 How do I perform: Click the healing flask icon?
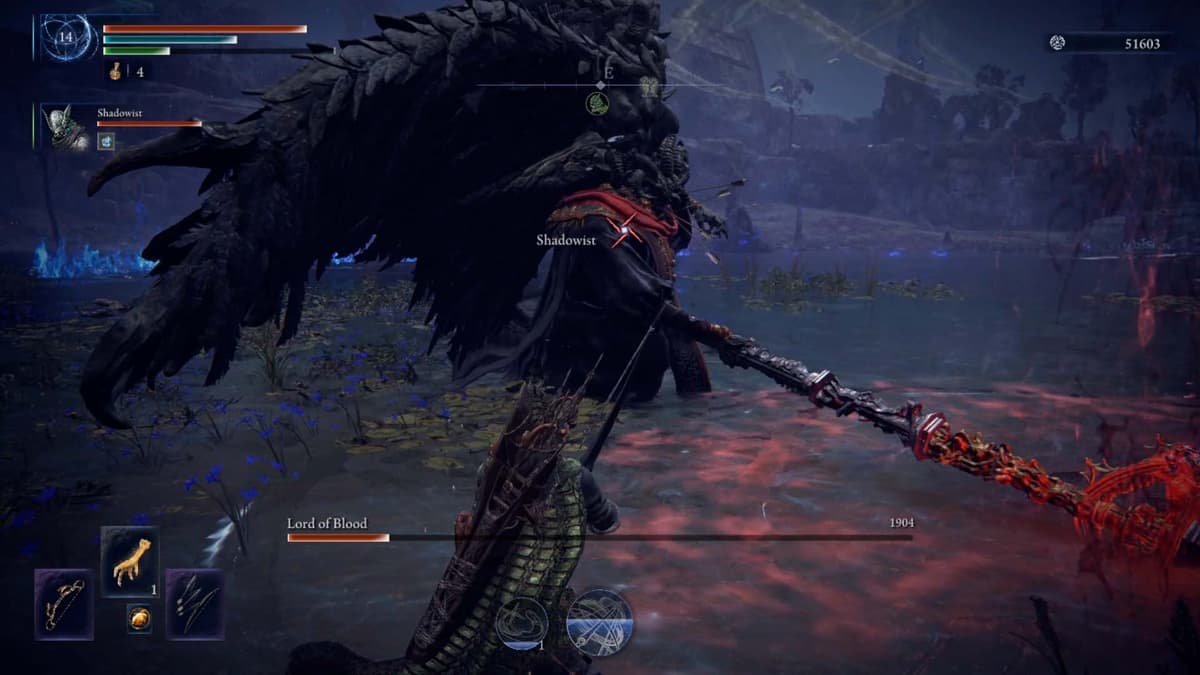click(117, 71)
